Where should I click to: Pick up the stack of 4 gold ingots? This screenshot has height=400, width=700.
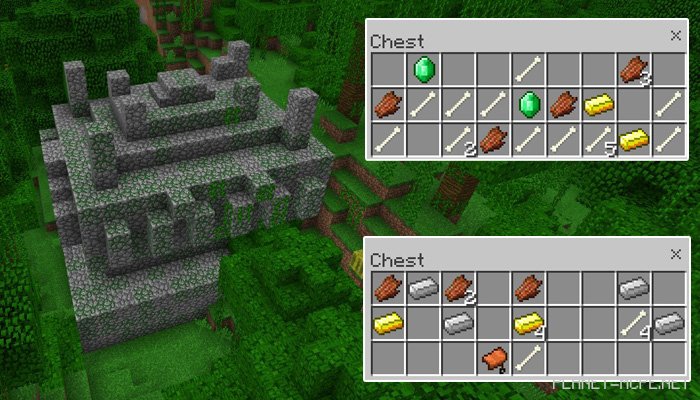527,323
